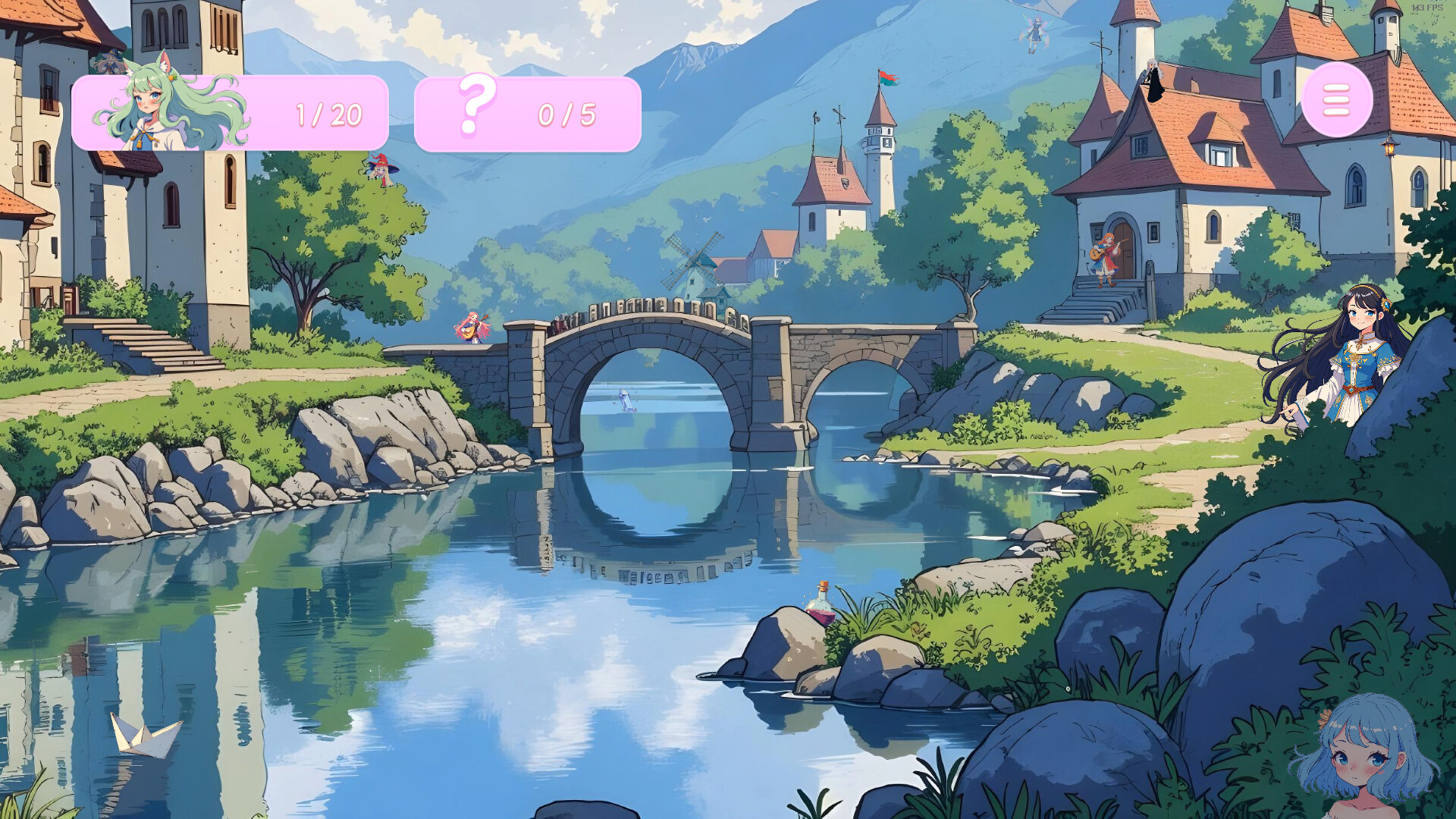
Task: Select the lute-playing bard on the bridge
Action: [472, 330]
